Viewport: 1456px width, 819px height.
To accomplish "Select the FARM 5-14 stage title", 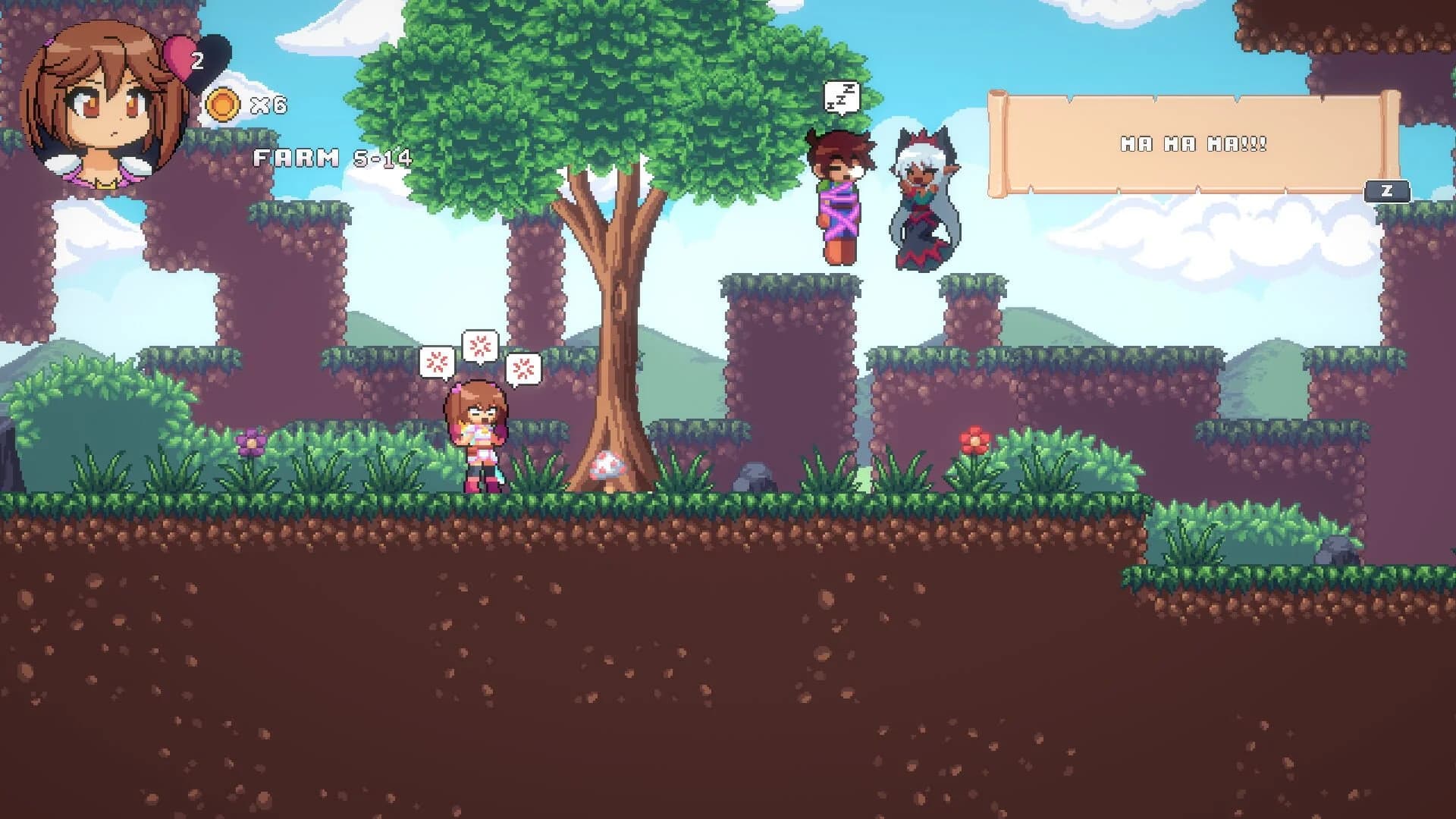I will pyautogui.click(x=332, y=159).
